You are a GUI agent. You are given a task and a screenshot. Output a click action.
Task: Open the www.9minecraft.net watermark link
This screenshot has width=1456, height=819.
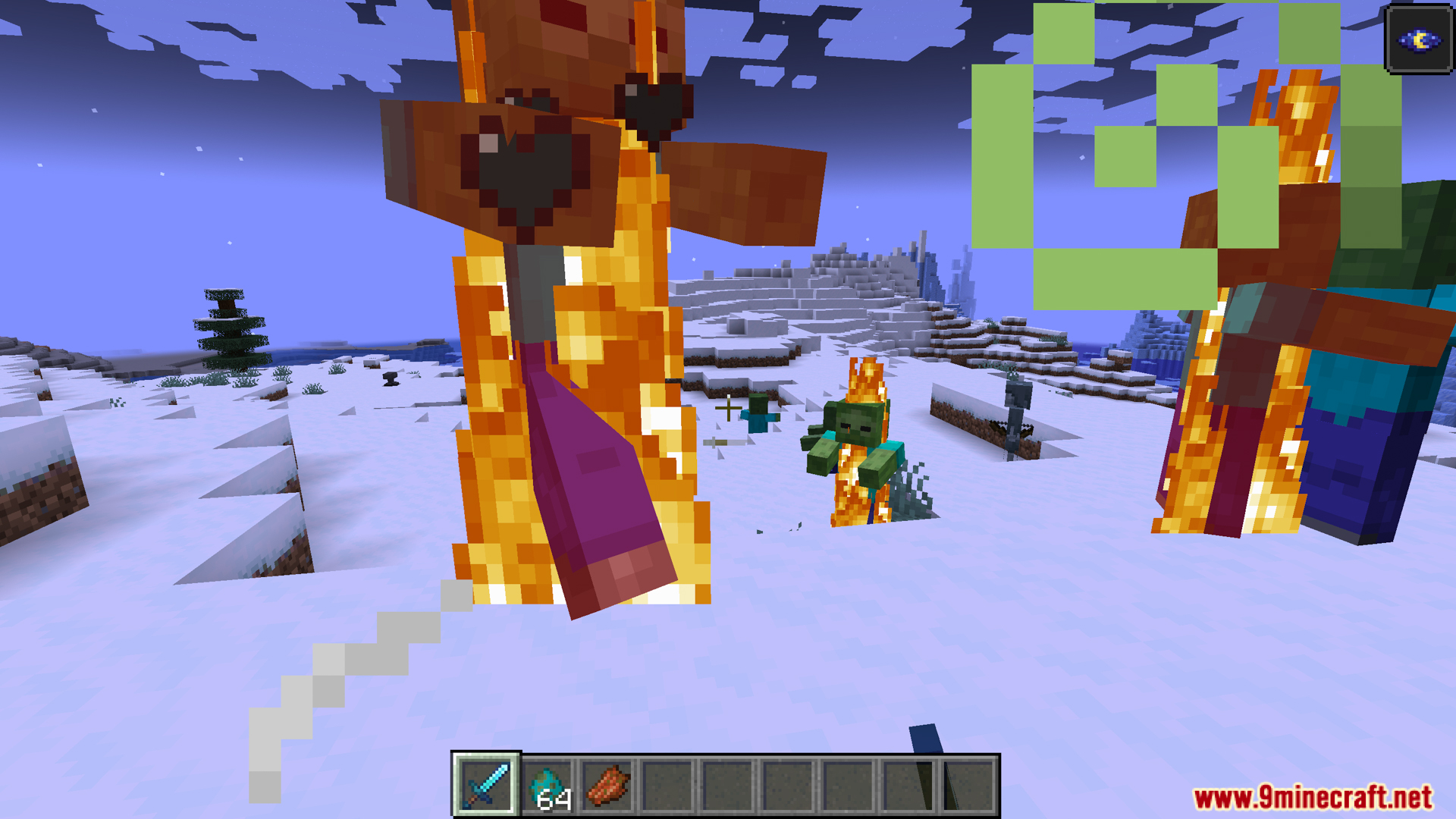pyautogui.click(x=1313, y=797)
